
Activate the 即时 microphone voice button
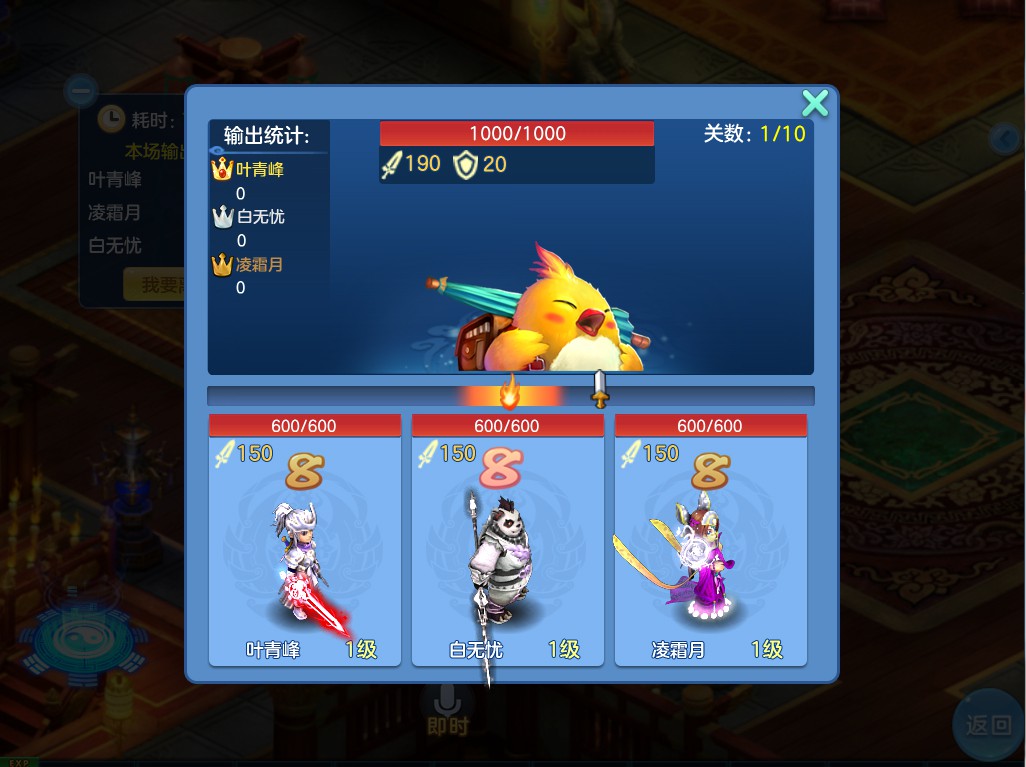pyautogui.click(x=447, y=709)
